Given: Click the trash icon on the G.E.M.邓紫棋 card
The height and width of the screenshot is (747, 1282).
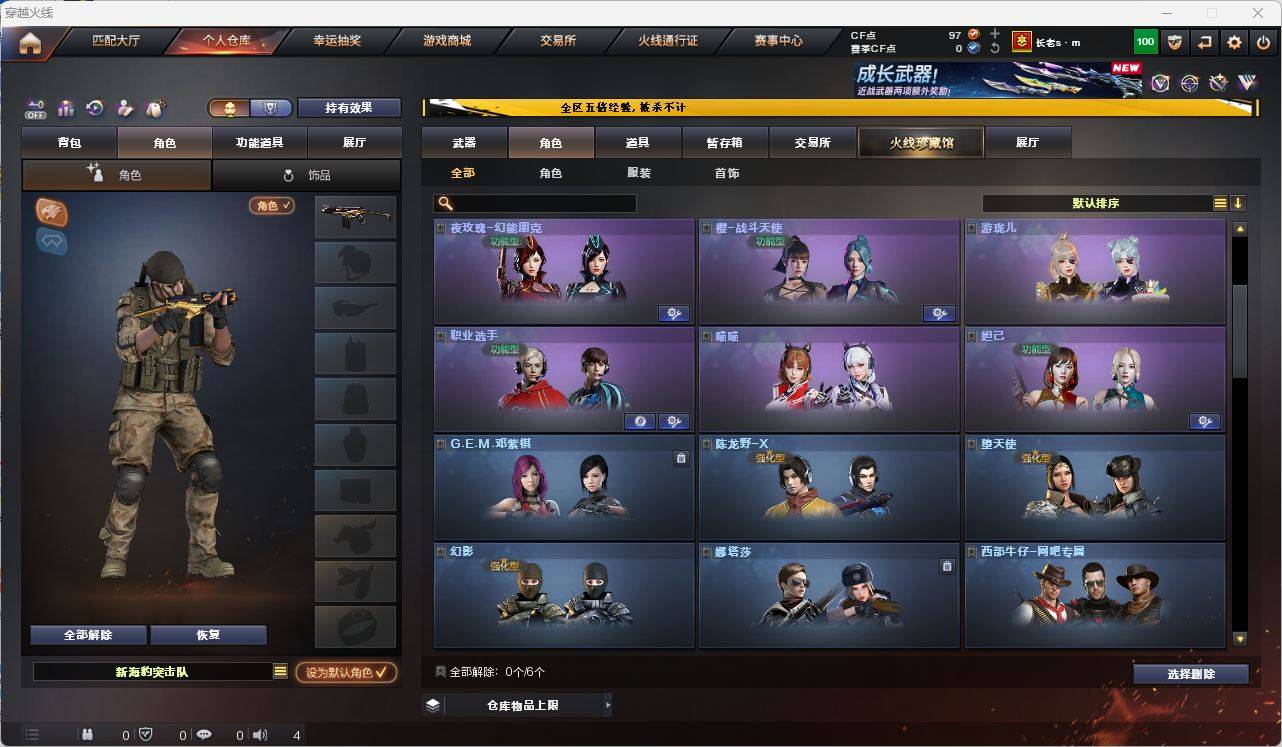Looking at the screenshot, I should pos(681,456).
